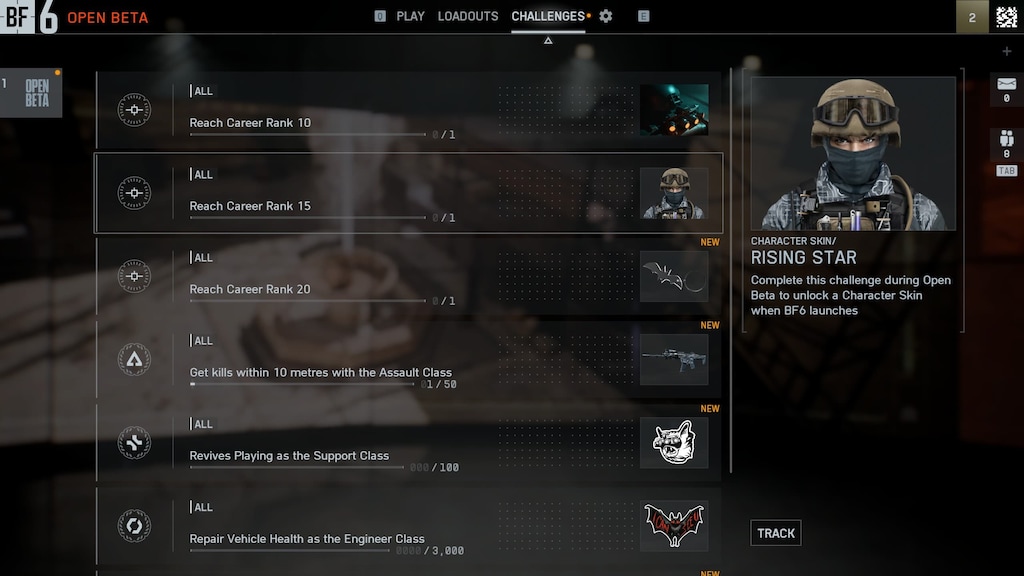Click the BF6 logo
The width and height of the screenshot is (1024, 576).
pos(28,17)
